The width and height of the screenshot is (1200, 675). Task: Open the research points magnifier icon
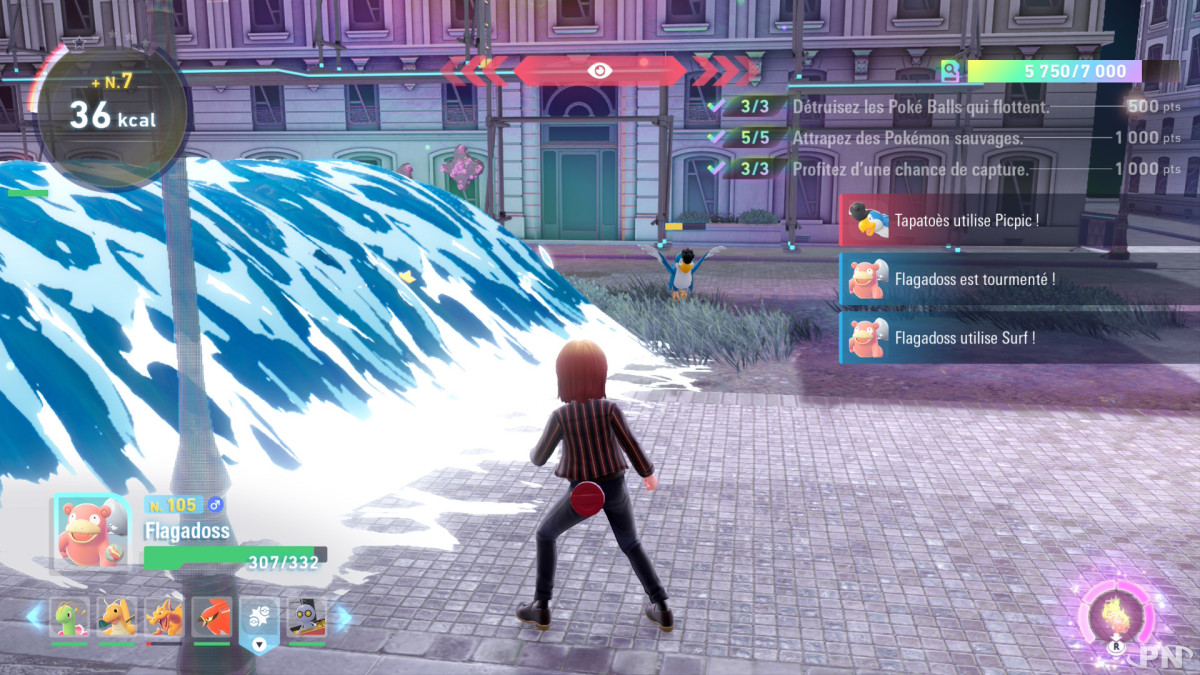click(950, 71)
